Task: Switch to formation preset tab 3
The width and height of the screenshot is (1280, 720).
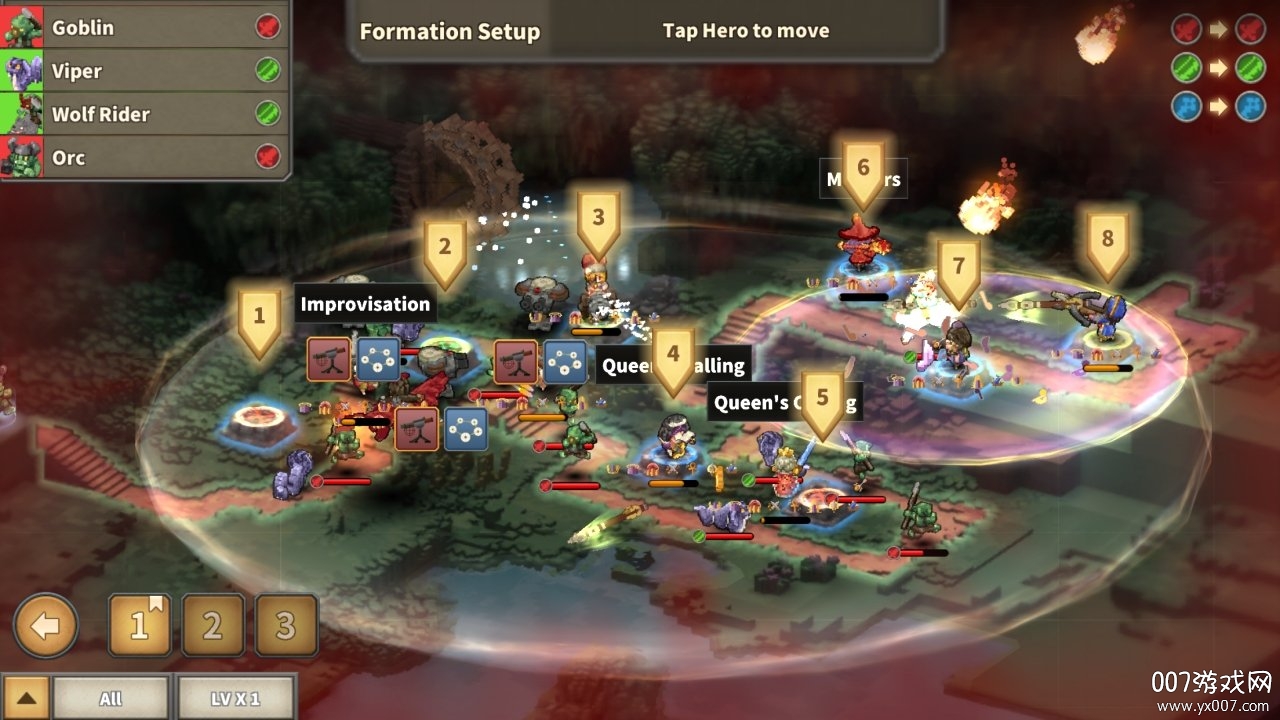Action: point(287,625)
